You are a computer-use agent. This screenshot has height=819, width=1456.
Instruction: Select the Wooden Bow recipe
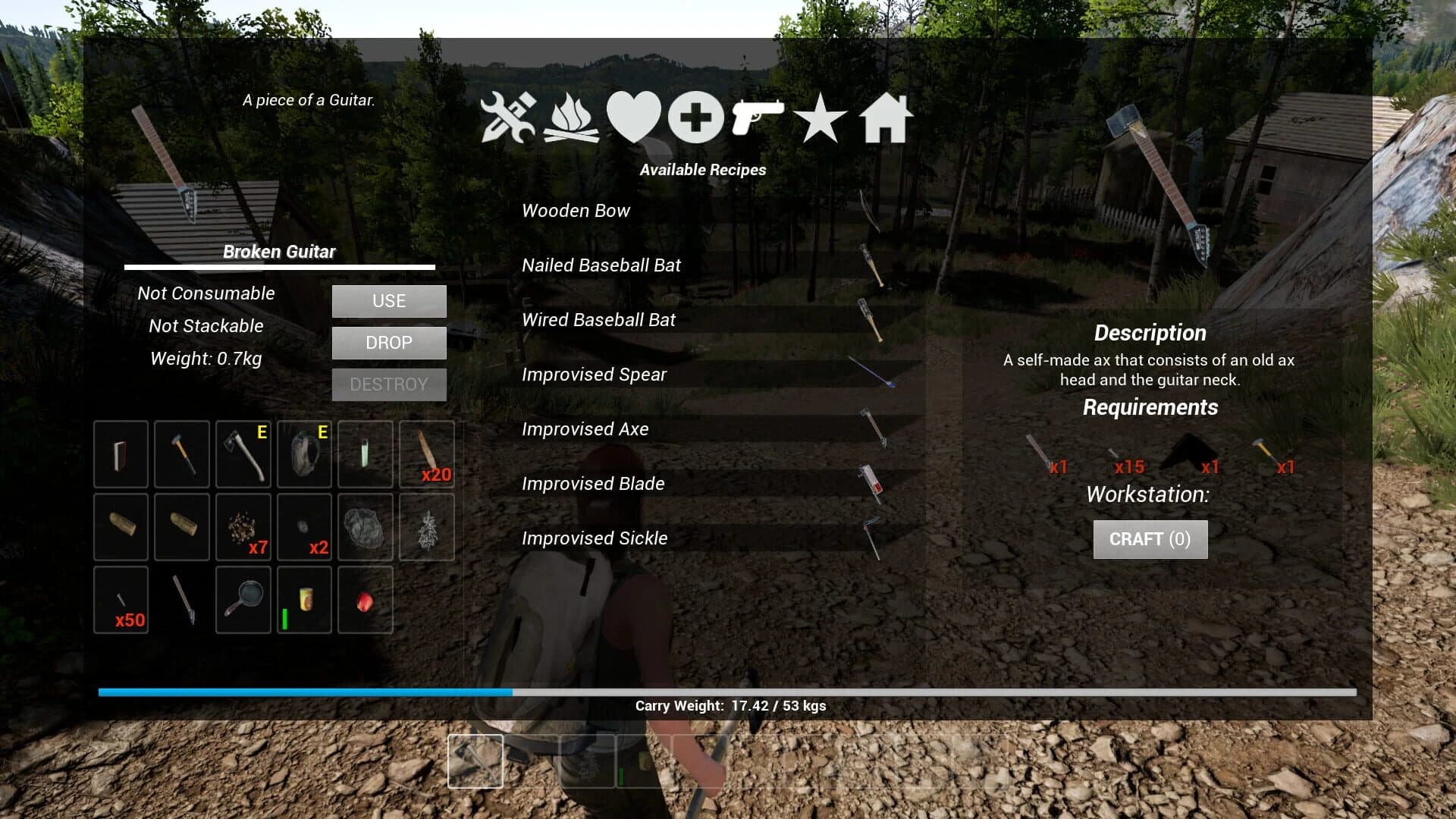576,211
